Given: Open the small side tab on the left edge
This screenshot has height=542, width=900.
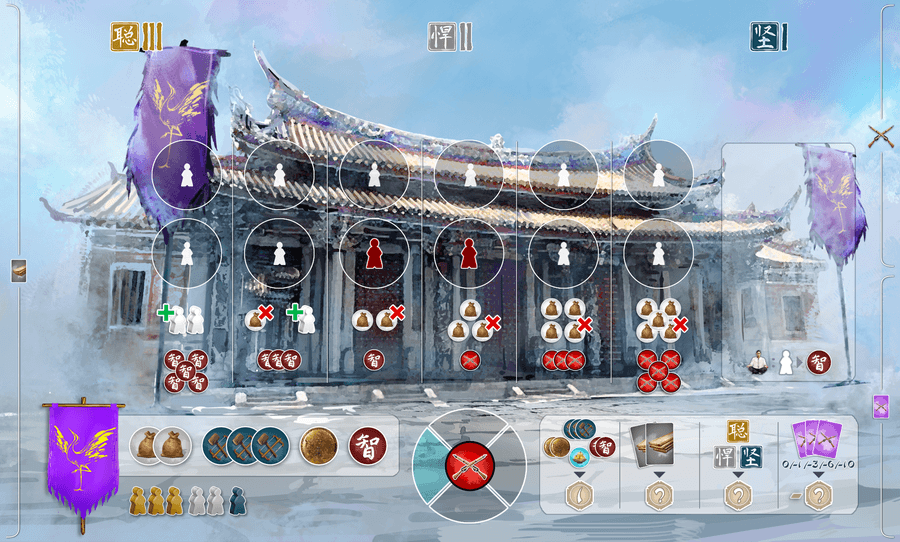Looking at the screenshot, I should coord(19,270).
